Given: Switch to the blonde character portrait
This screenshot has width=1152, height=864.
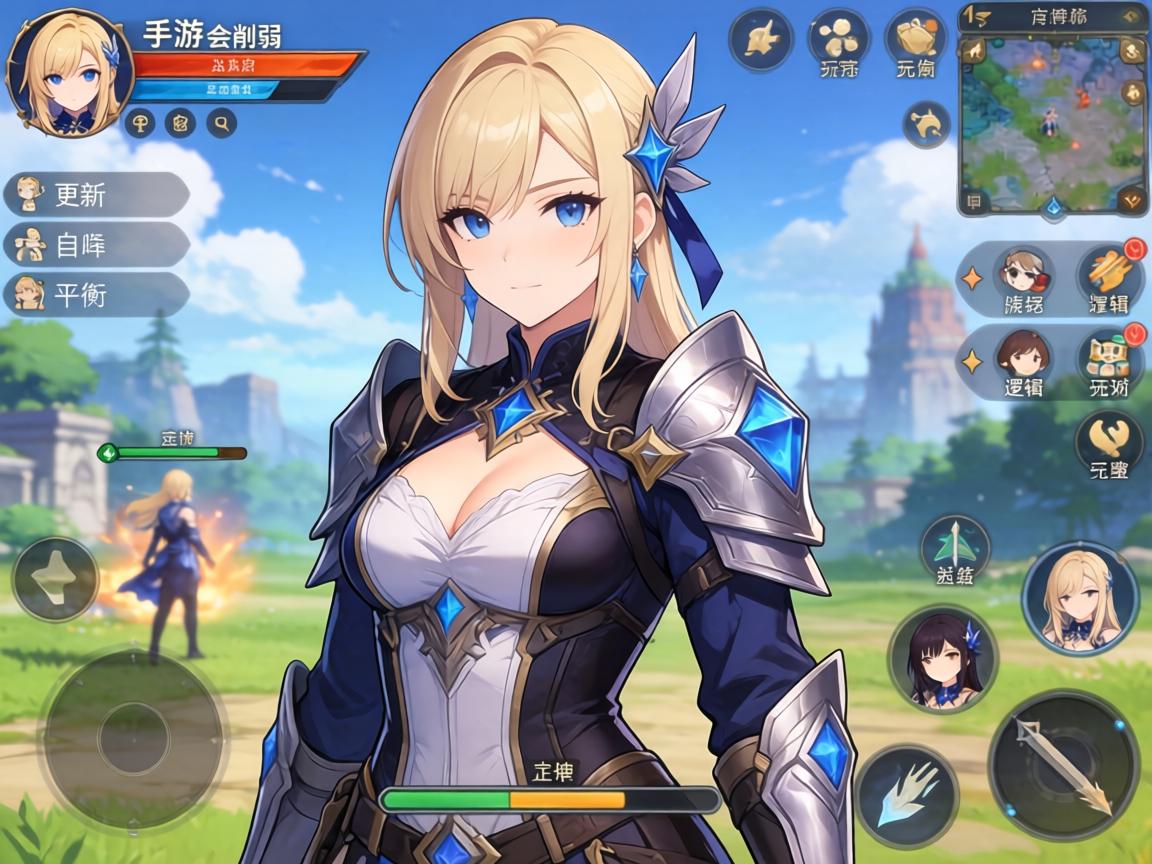Looking at the screenshot, I should tap(1079, 598).
